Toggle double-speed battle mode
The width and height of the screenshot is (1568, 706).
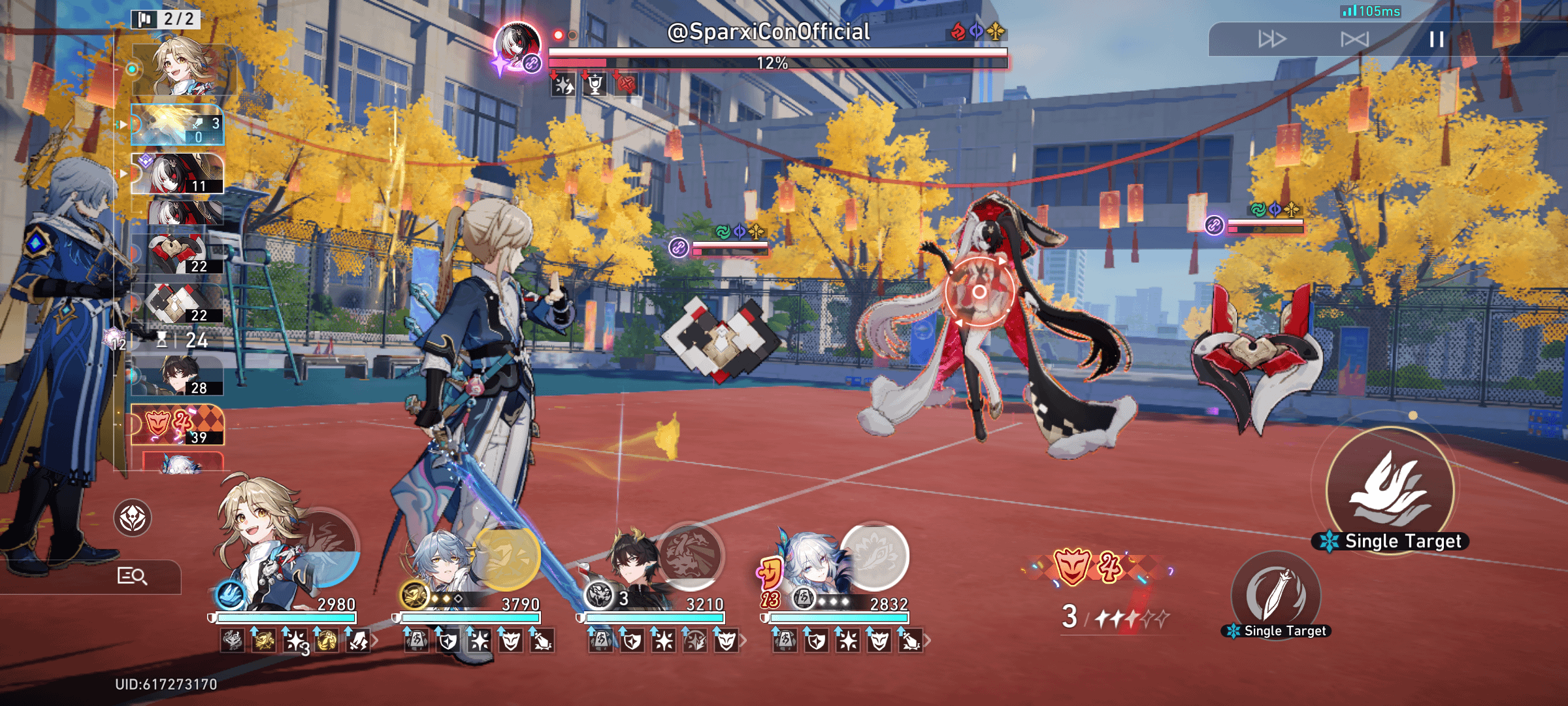1271,40
